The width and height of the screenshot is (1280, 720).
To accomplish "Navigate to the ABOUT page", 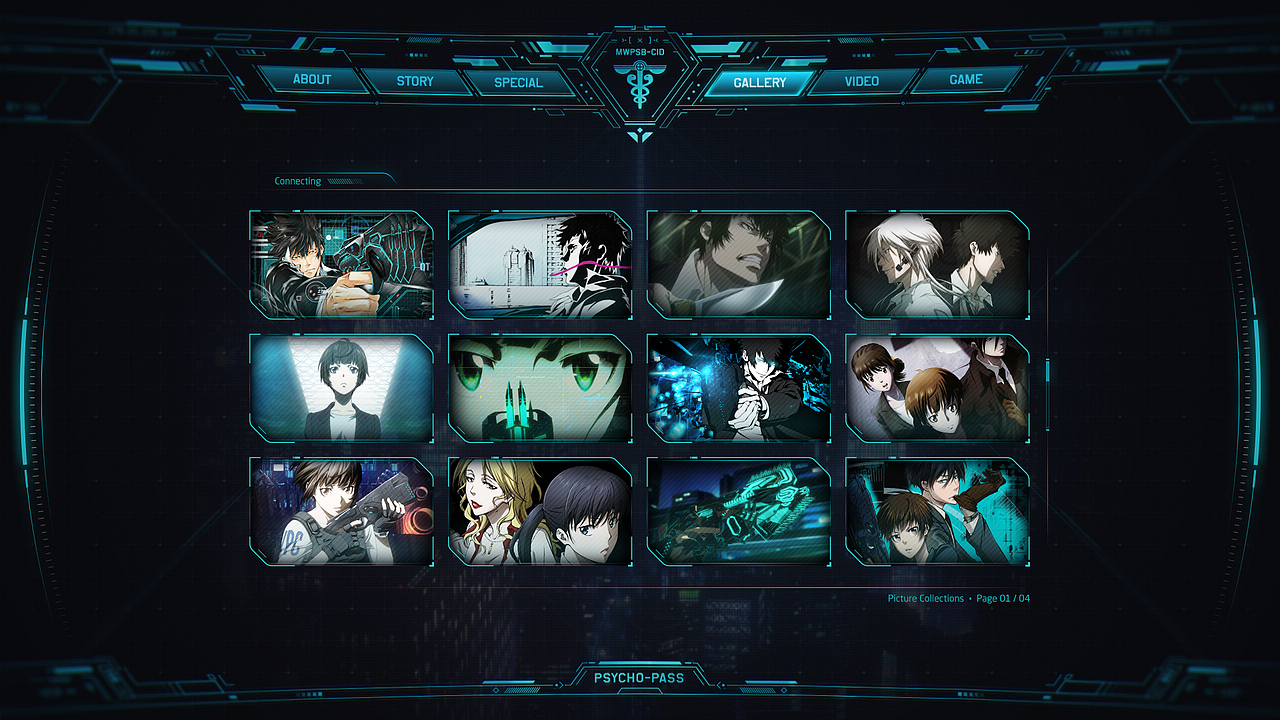I will point(313,80).
